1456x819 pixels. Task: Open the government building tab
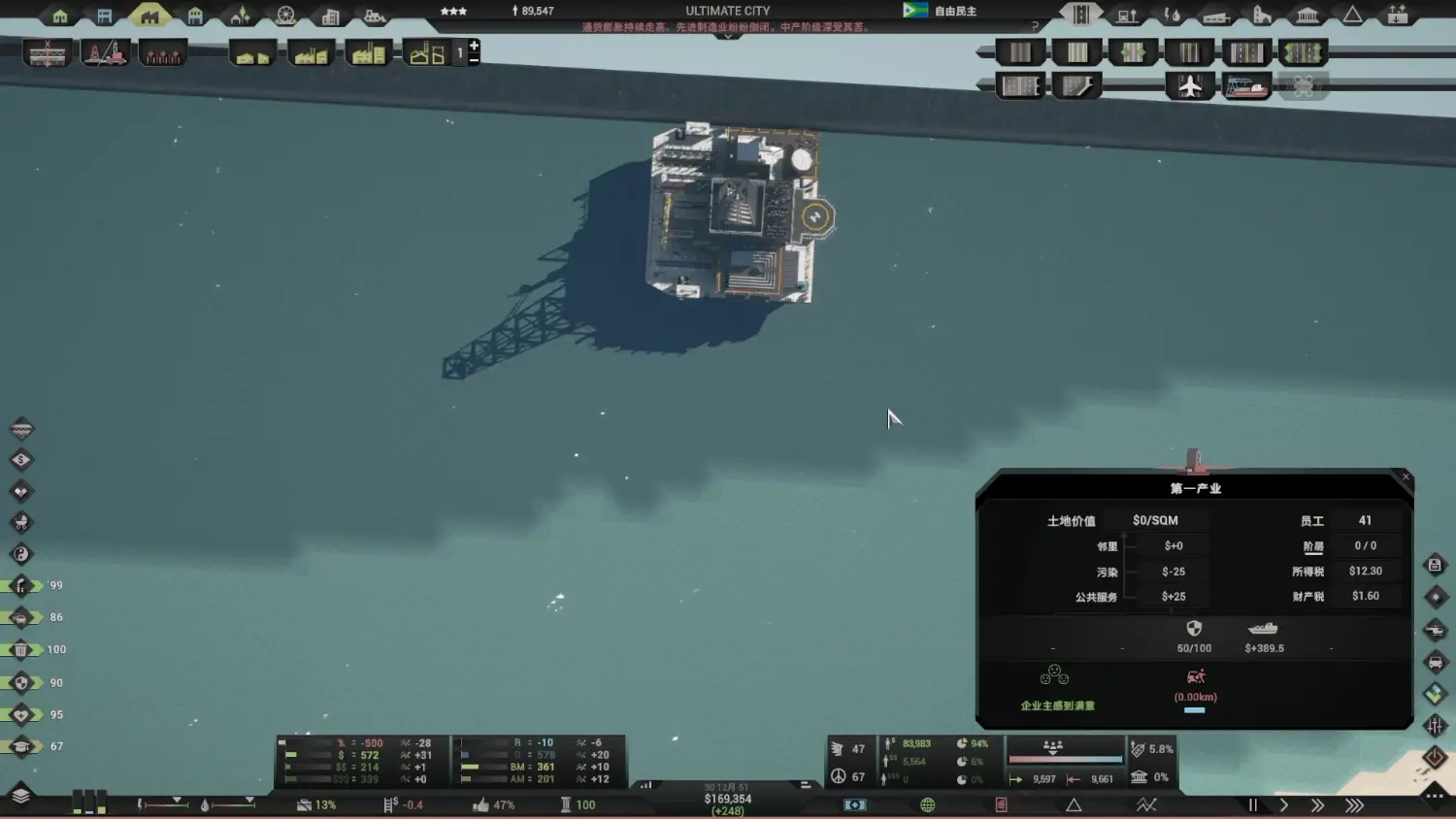pos(1307,16)
